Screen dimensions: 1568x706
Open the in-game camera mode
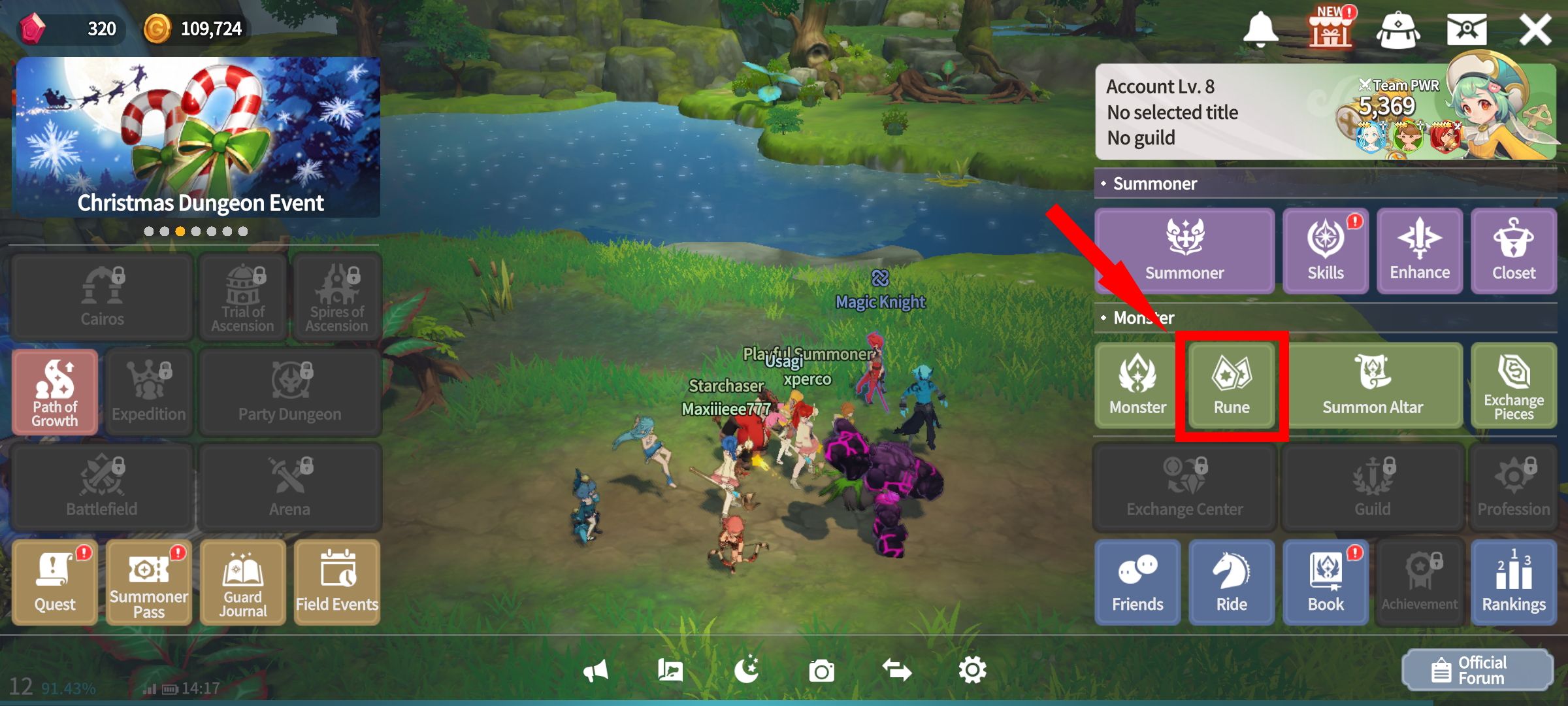[822, 670]
